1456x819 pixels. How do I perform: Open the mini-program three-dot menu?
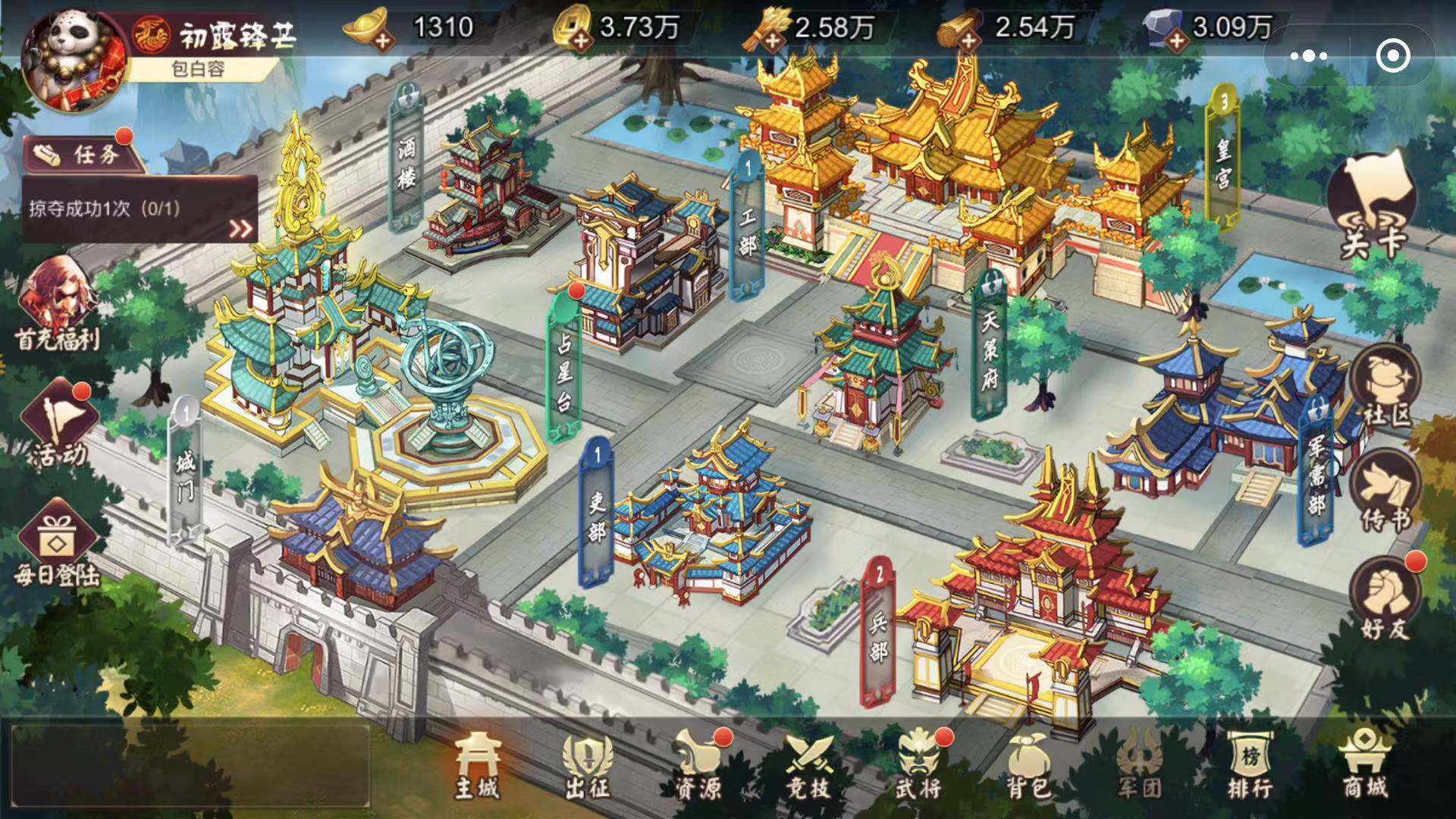1309,55
